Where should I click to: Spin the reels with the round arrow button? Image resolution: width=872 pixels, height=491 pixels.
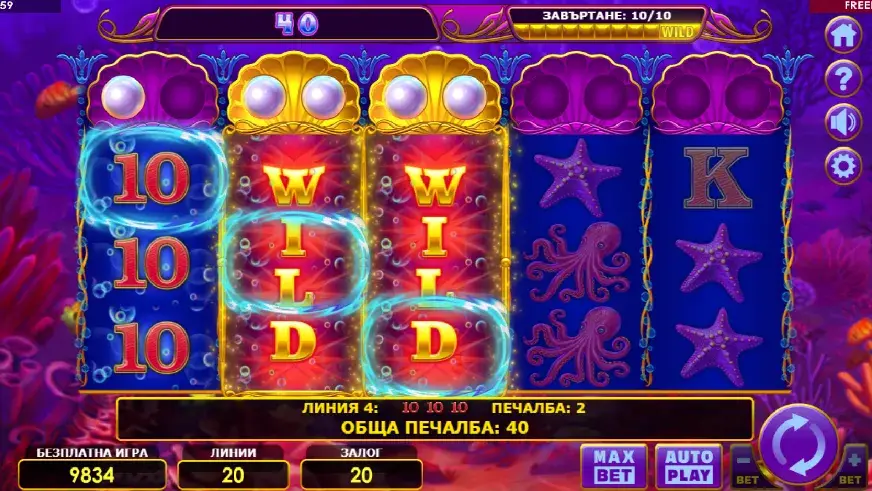(797, 443)
